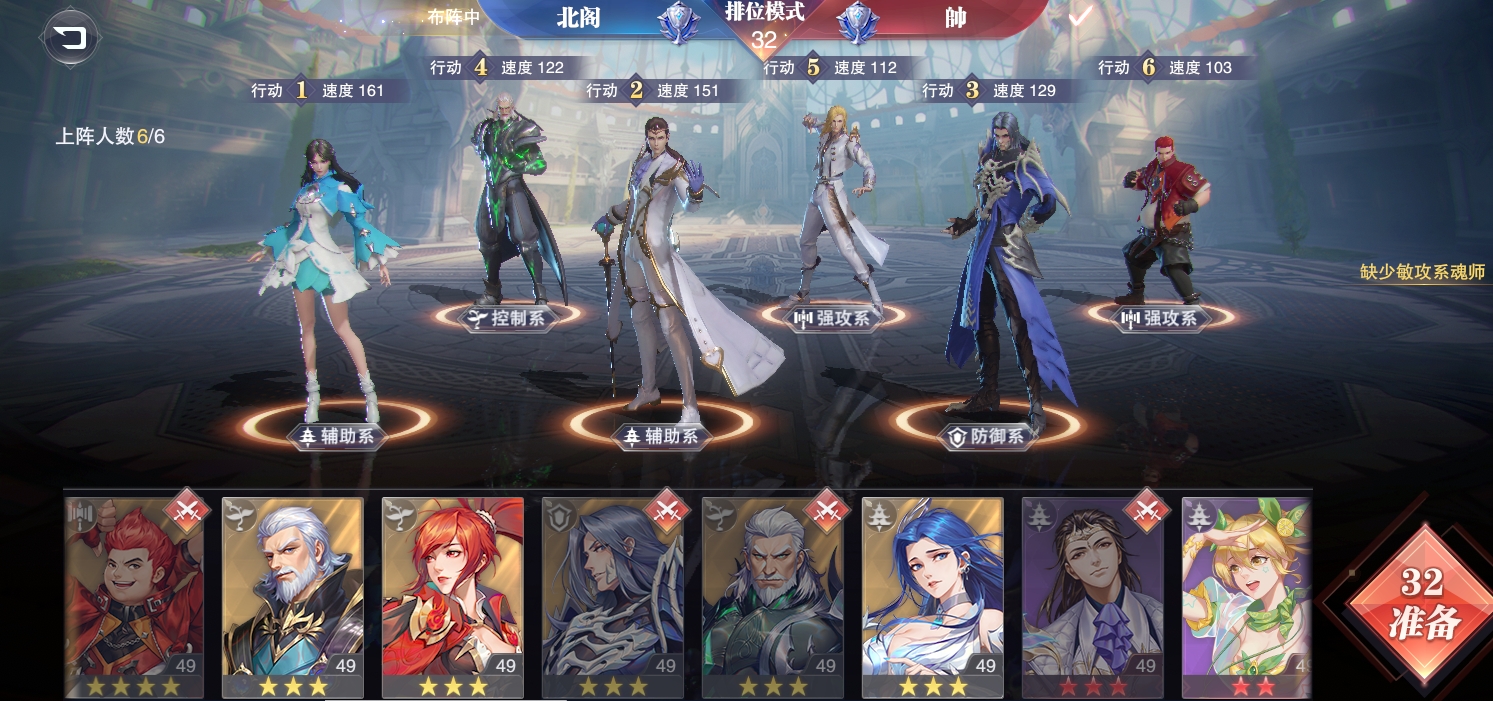Image resolution: width=1493 pixels, height=701 pixels.
Task: Click the back arrow button
Action: pos(69,39)
